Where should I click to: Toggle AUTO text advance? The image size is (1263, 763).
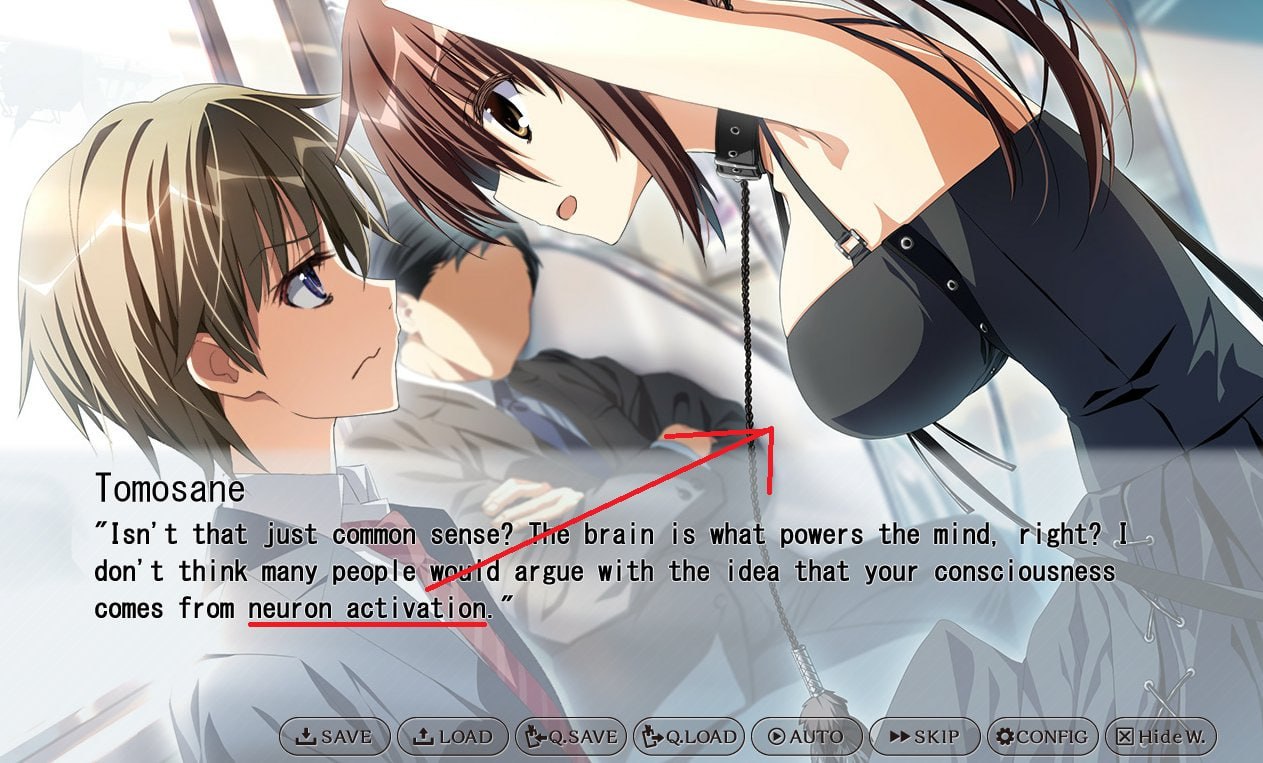(x=807, y=737)
